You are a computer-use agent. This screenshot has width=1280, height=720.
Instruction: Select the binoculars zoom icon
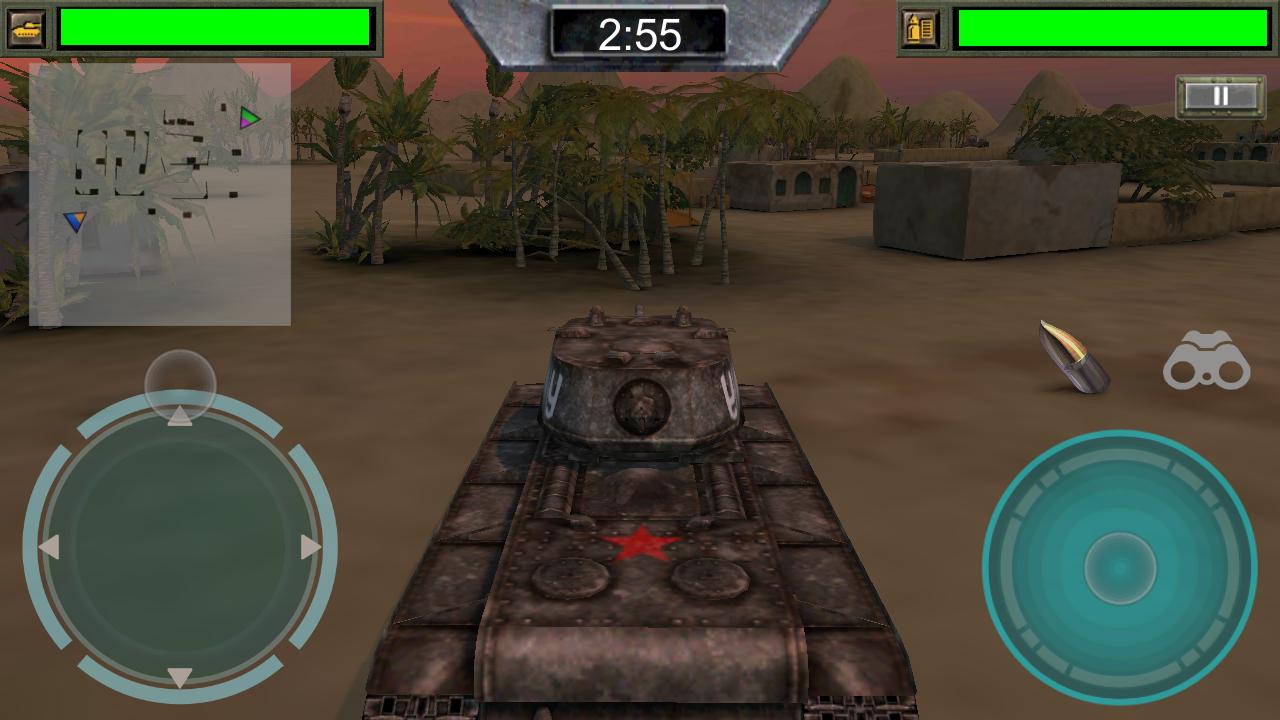(1209, 362)
